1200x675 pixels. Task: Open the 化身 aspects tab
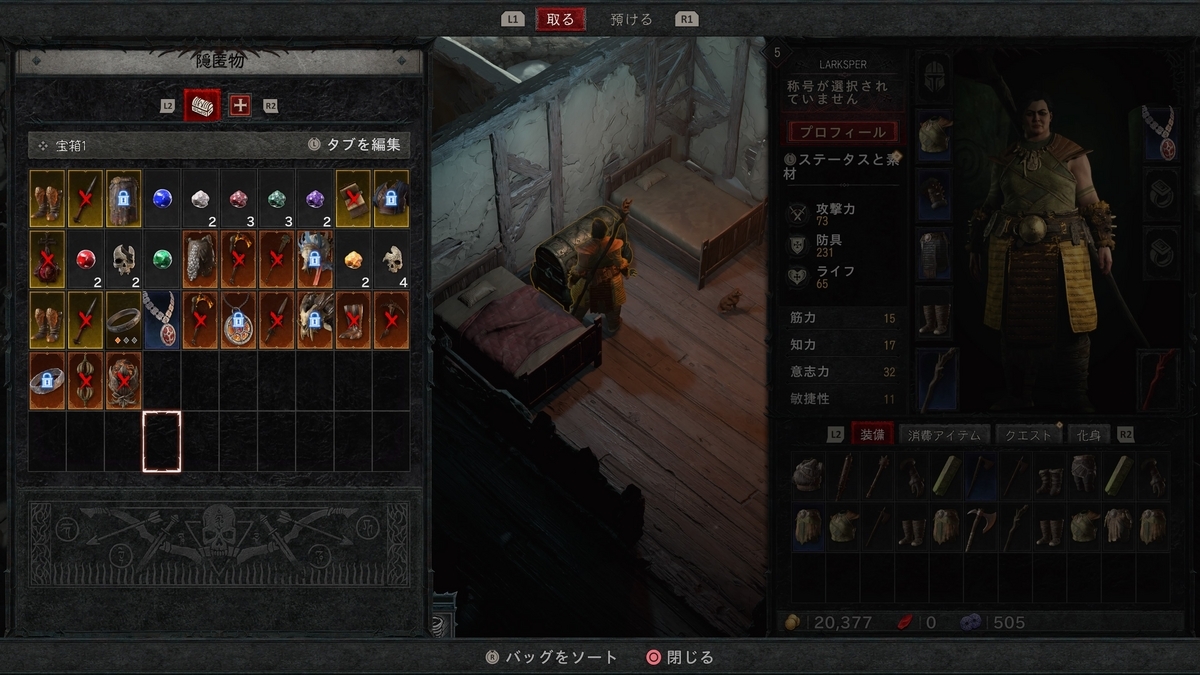(x=1089, y=435)
